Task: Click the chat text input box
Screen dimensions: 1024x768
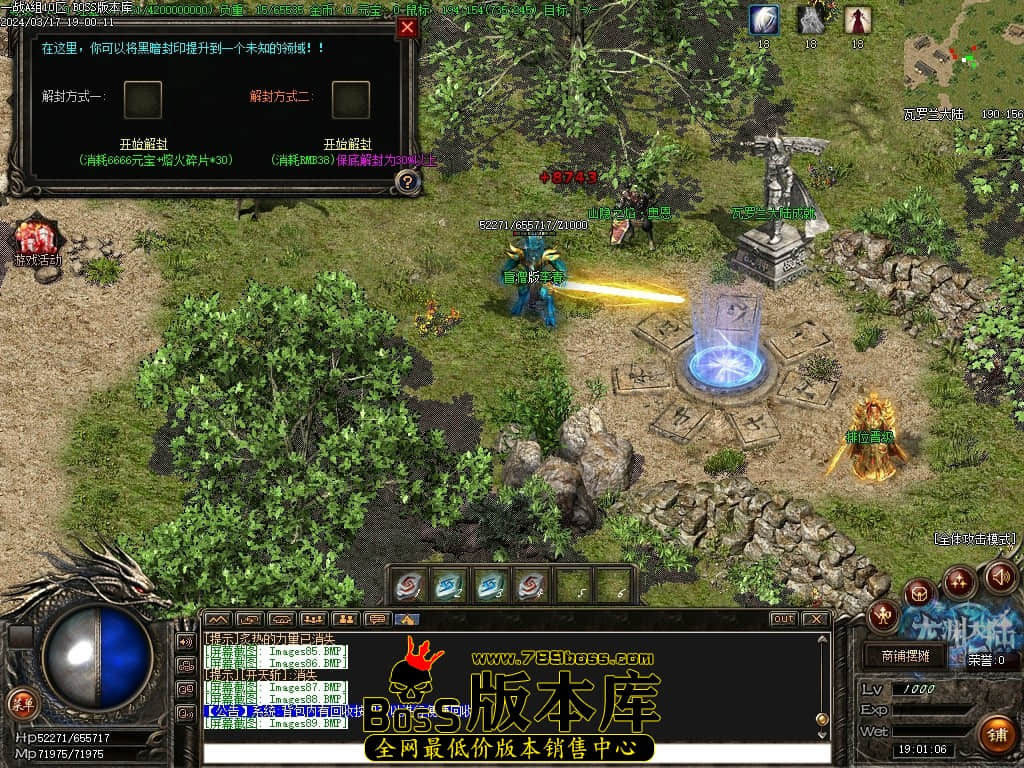Action: click(515, 752)
